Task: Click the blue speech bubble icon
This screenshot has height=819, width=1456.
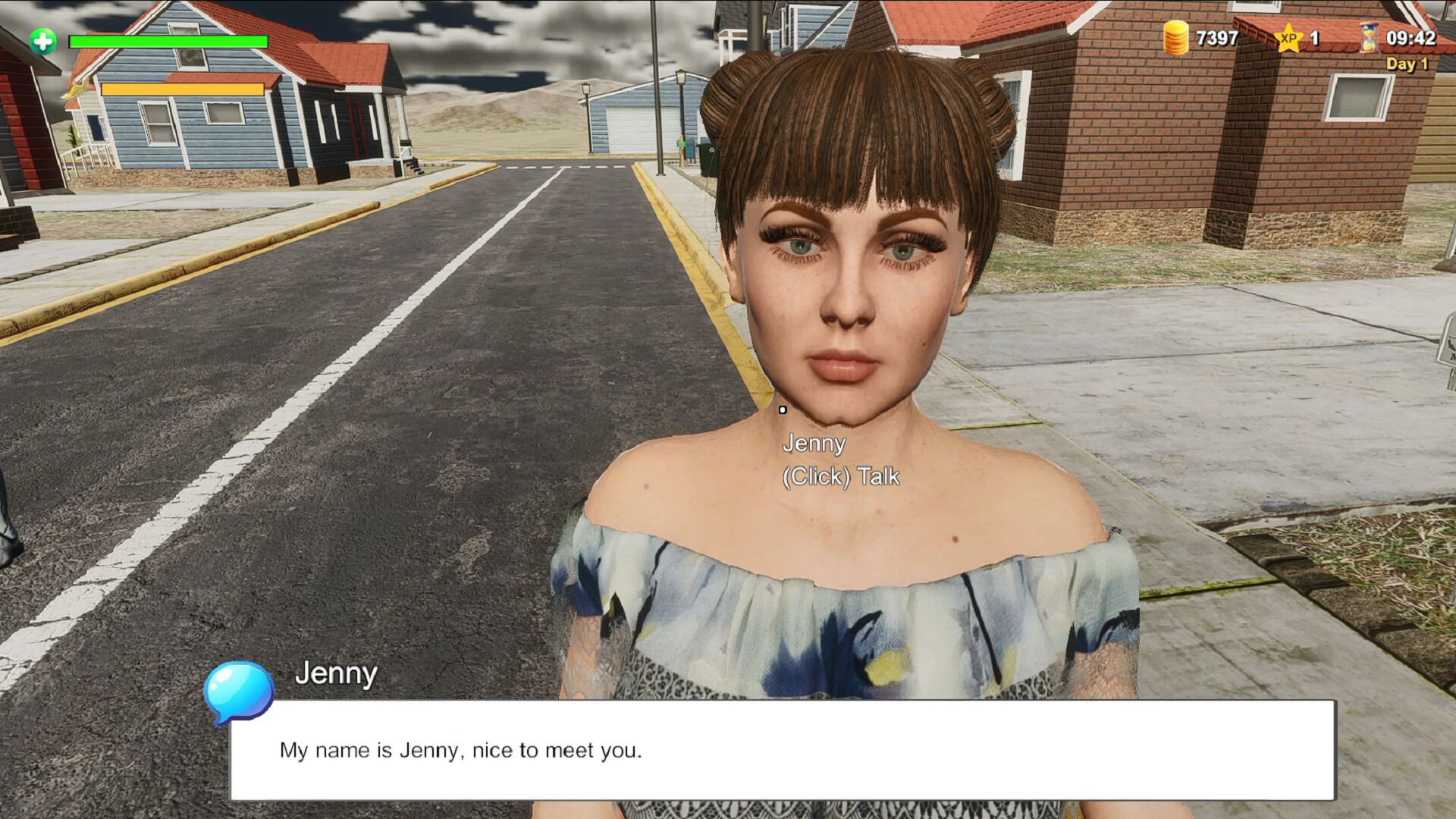Action: coord(238,692)
